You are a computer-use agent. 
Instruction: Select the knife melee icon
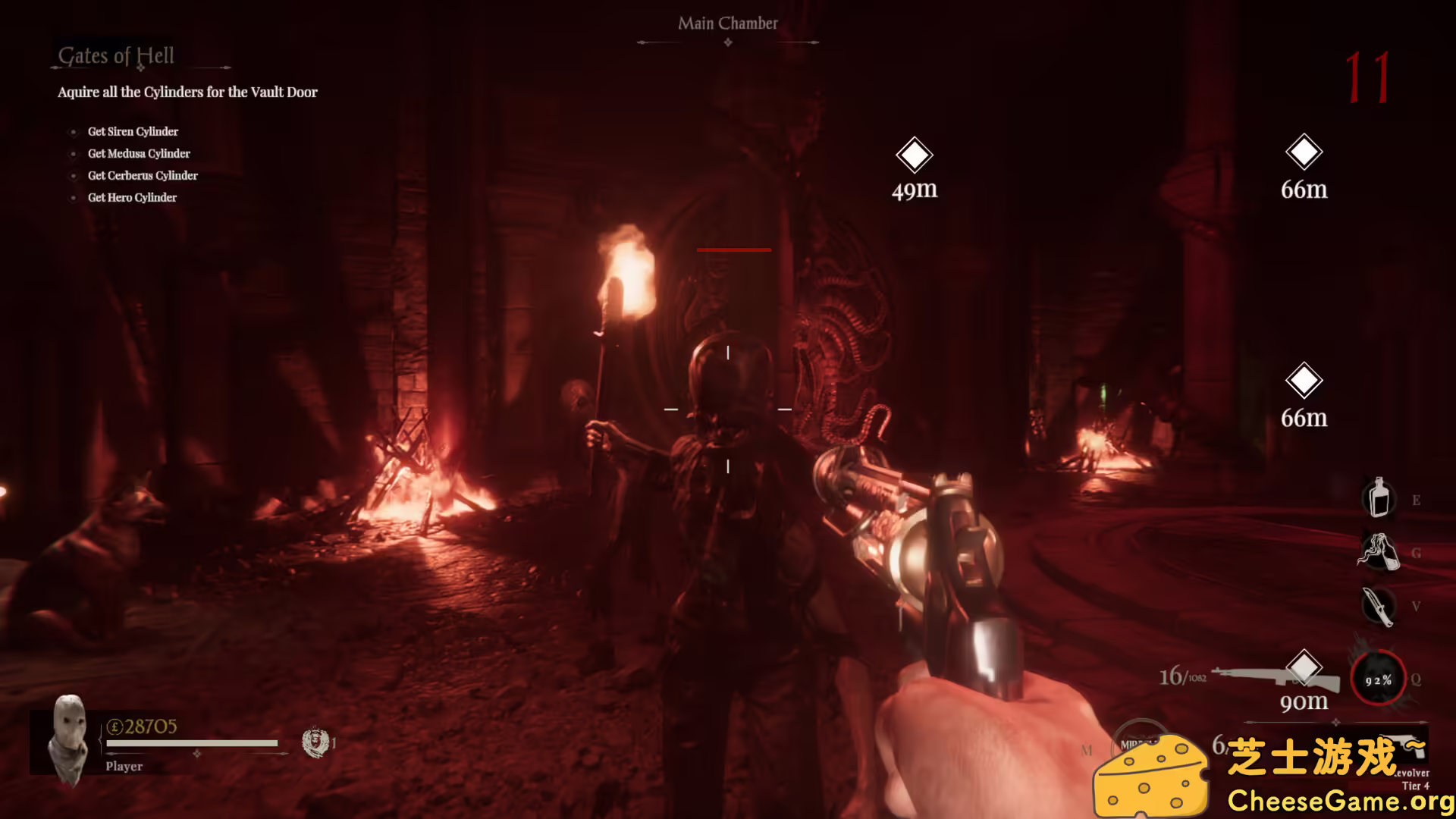[x=1379, y=606]
